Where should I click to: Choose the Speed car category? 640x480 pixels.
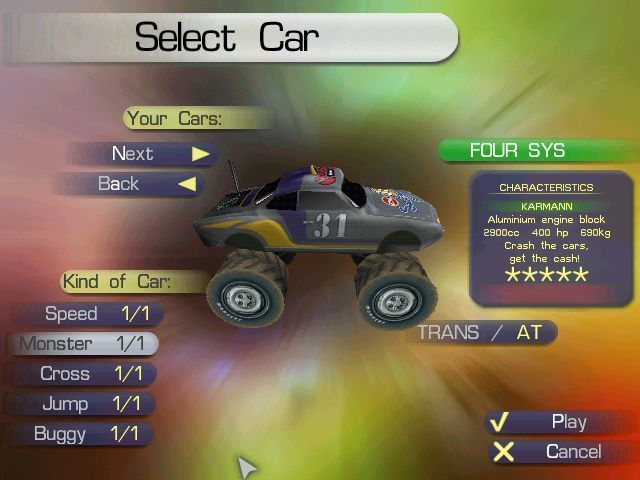click(x=88, y=314)
